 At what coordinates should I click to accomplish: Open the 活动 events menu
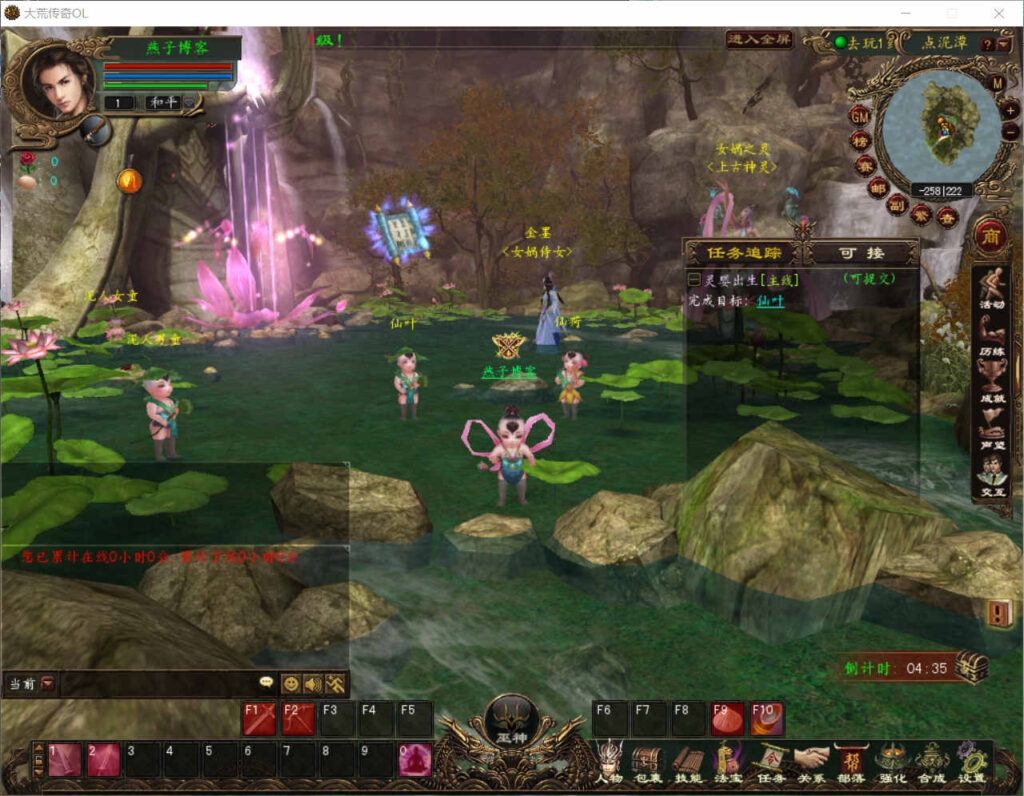tap(992, 288)
